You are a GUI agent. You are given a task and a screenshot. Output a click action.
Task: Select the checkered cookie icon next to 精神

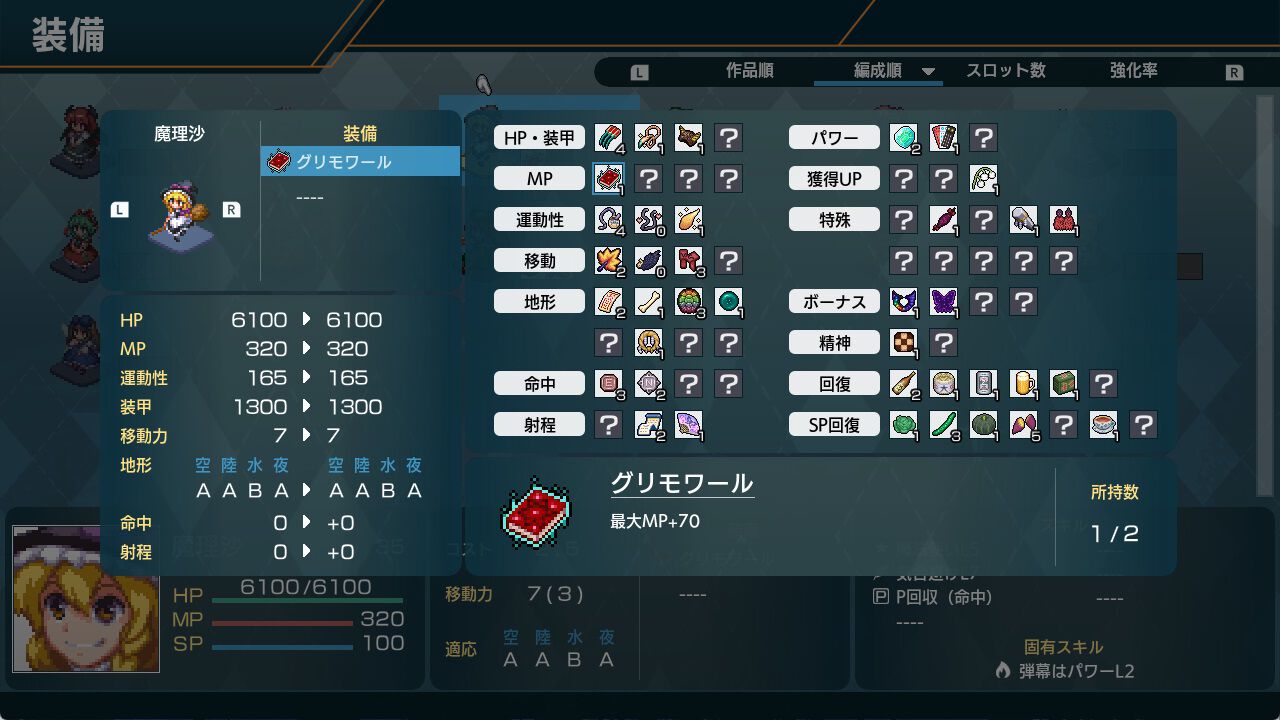point(903,343)
